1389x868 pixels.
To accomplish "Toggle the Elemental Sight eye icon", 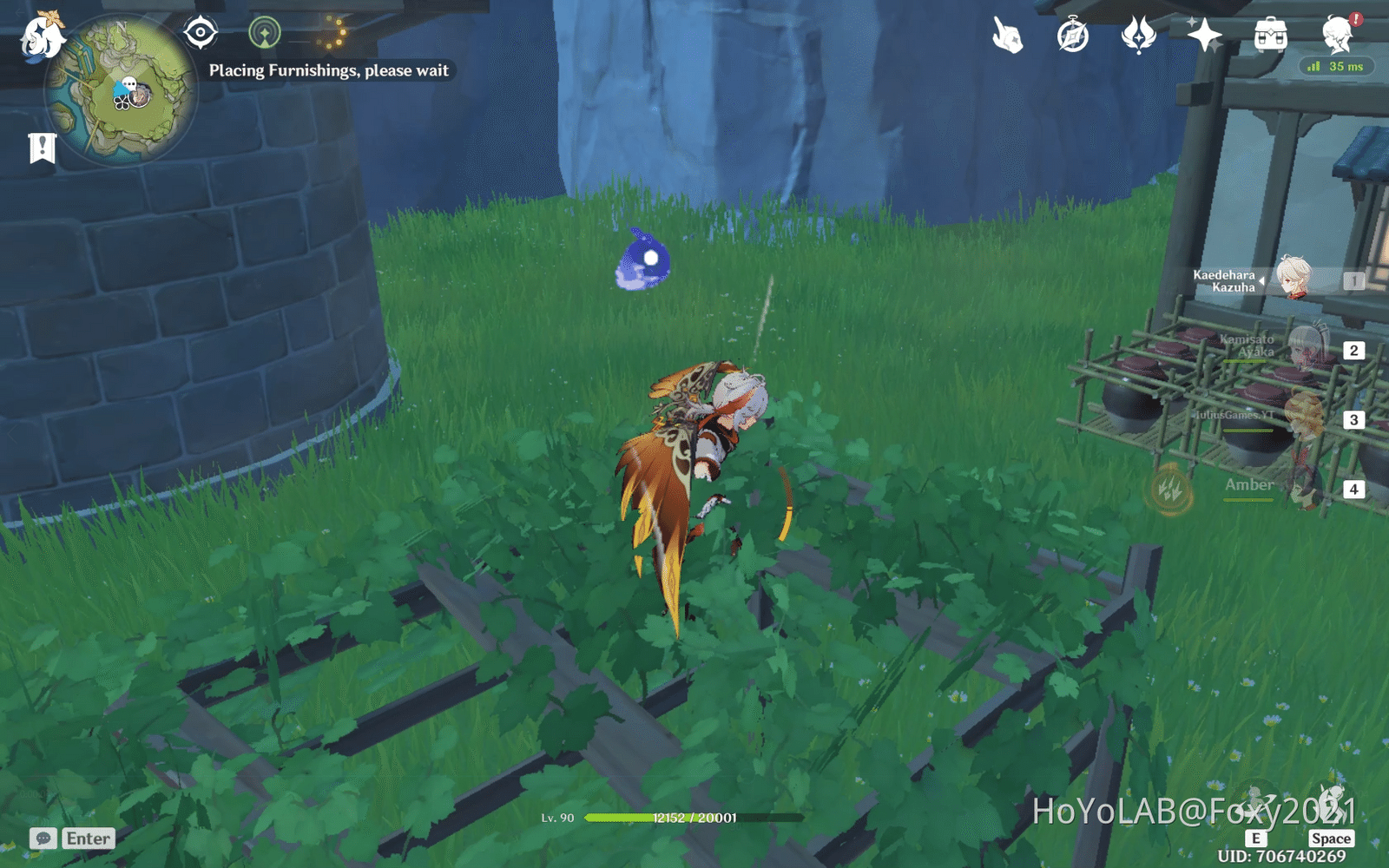I will point(201,33).
